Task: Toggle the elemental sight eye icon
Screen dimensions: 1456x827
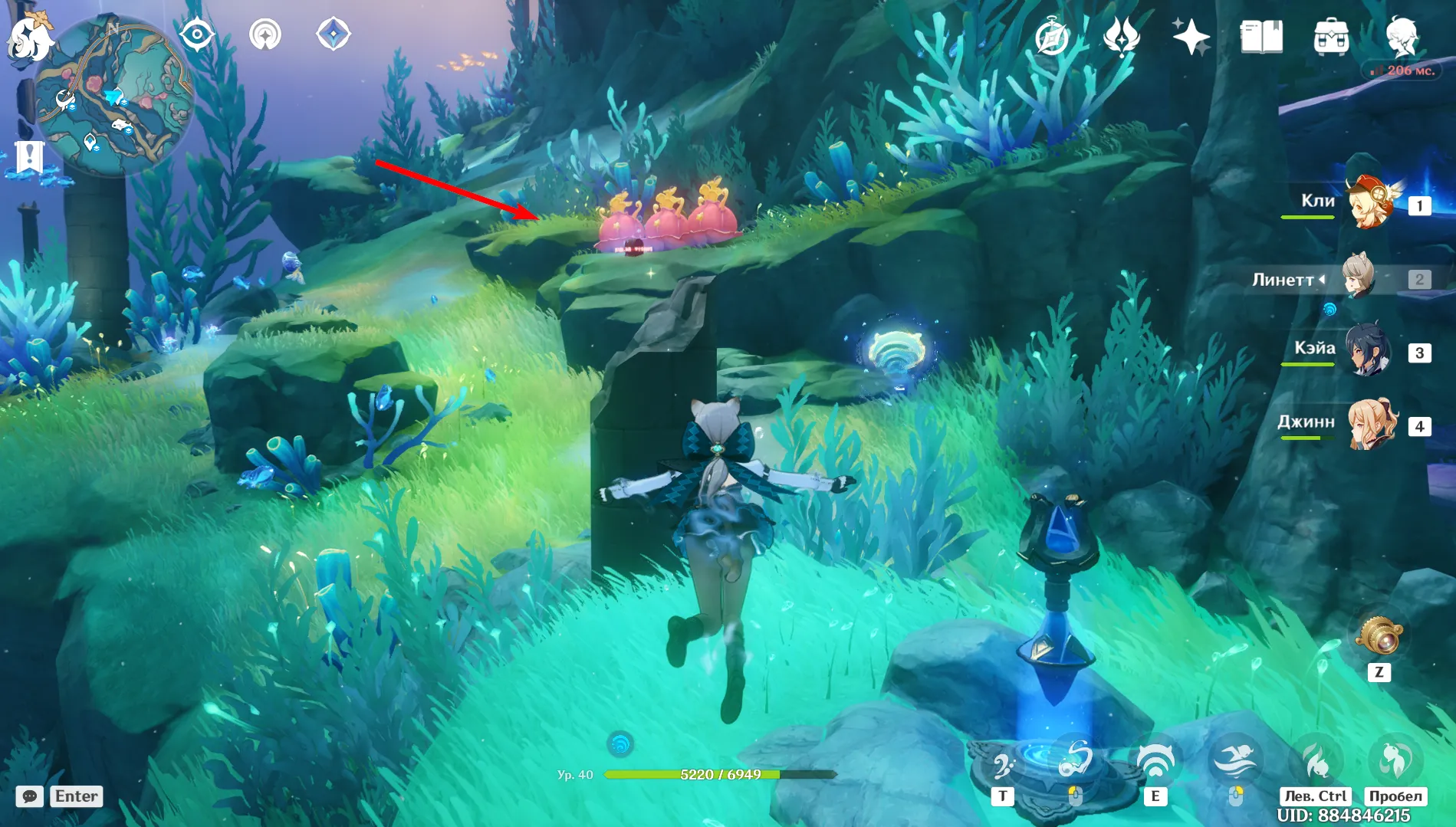Action: (196, 34)
